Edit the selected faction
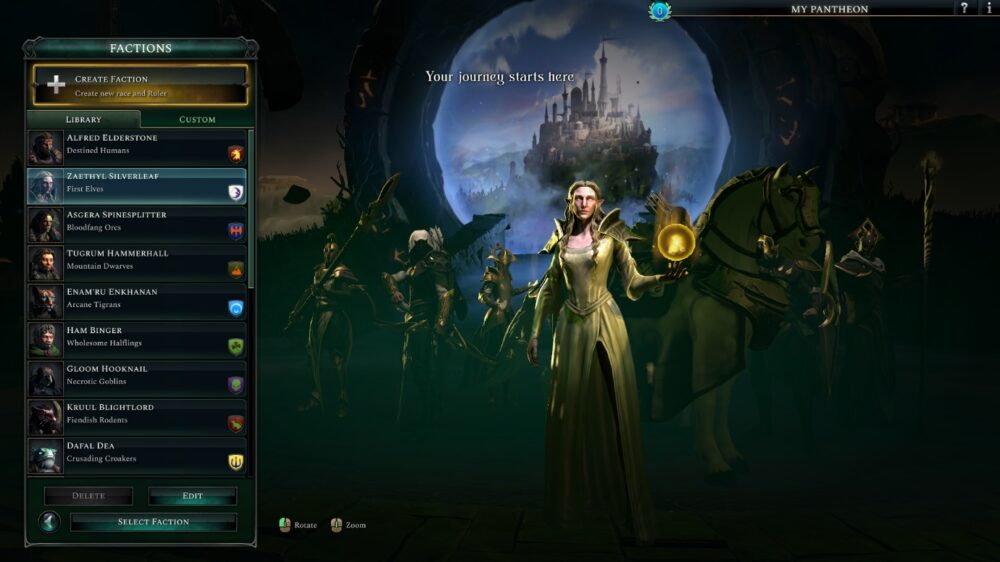1000x562 pixels. [x=193, y=496]
